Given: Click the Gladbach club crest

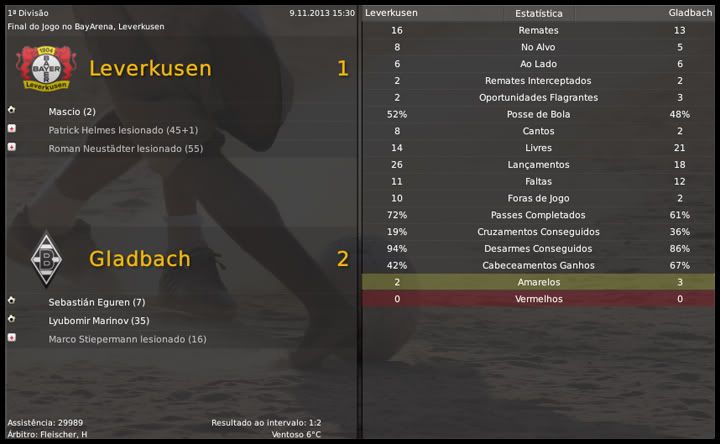Looking at the screenshot, I should click(x=45, y=259).
